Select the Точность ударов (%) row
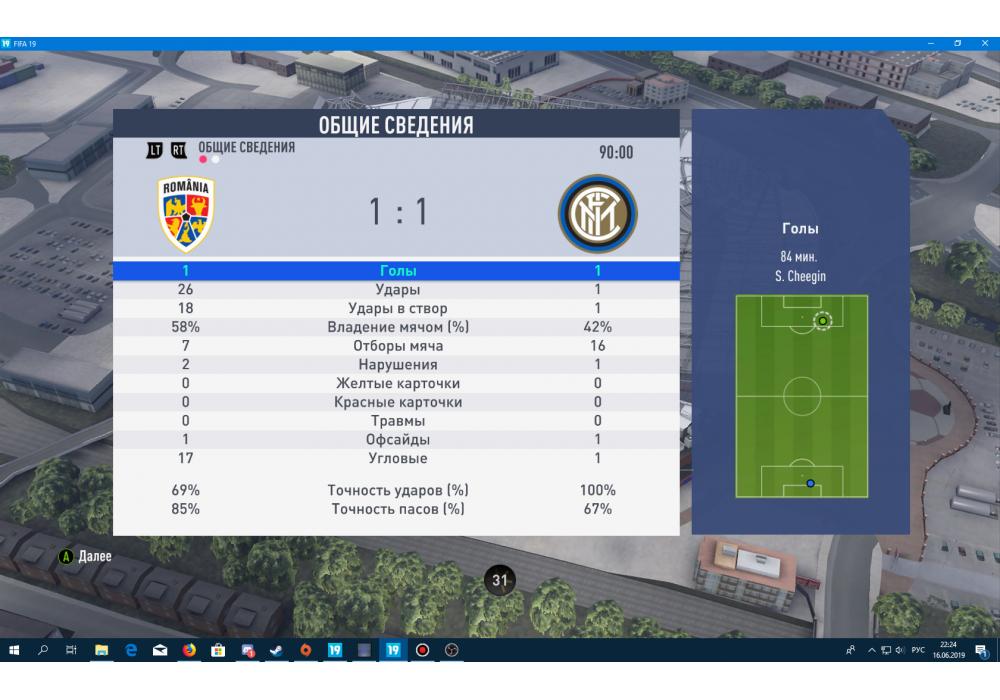 pos(398,490)
